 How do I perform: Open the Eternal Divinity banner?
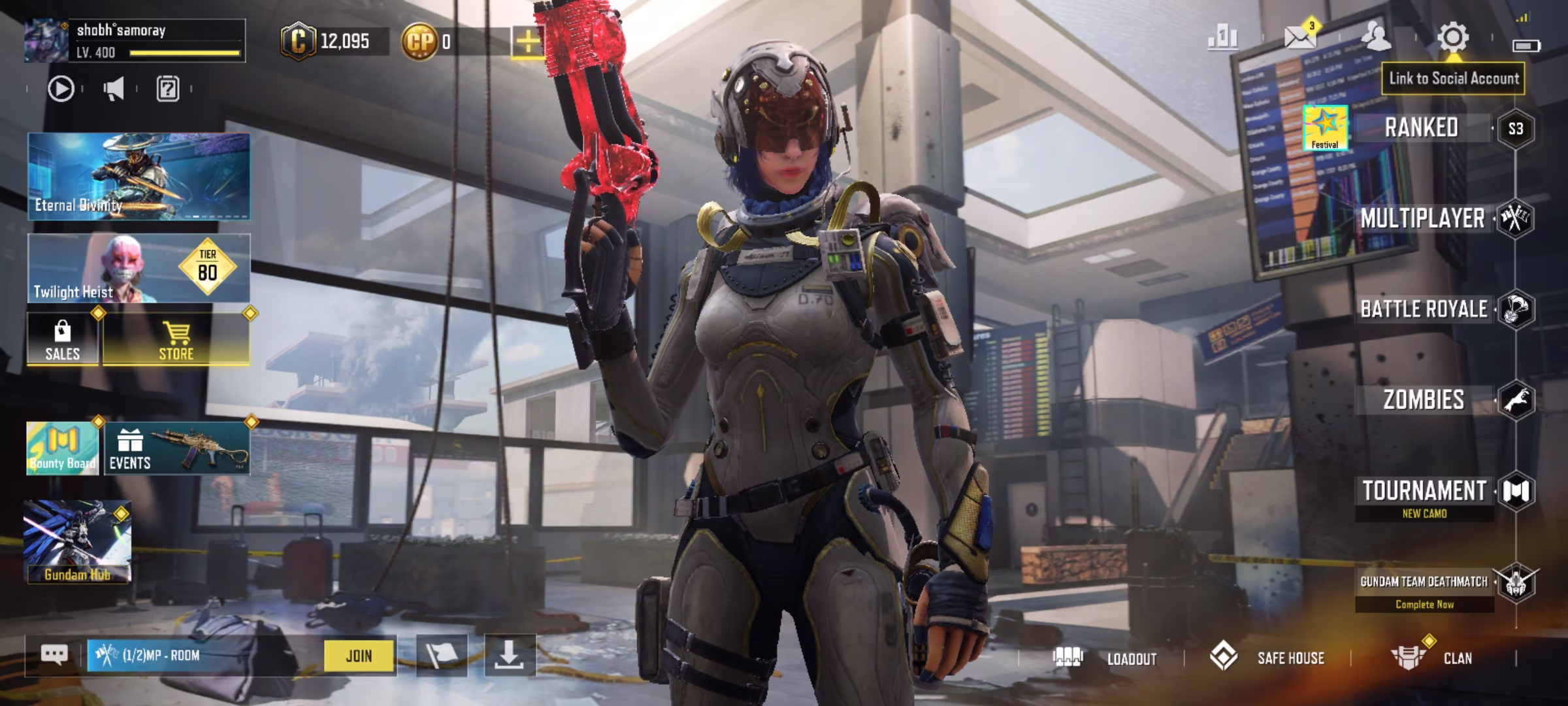[x=139, y=176]
